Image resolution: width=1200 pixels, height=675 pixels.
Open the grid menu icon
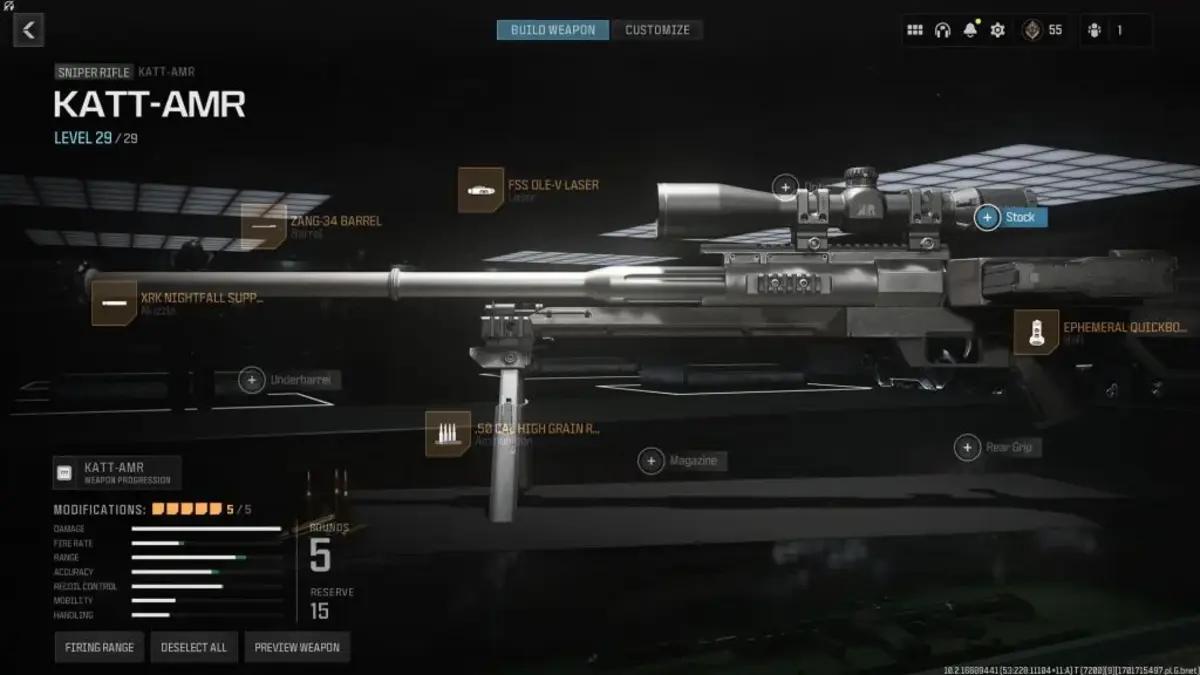[x=915, y=30]
